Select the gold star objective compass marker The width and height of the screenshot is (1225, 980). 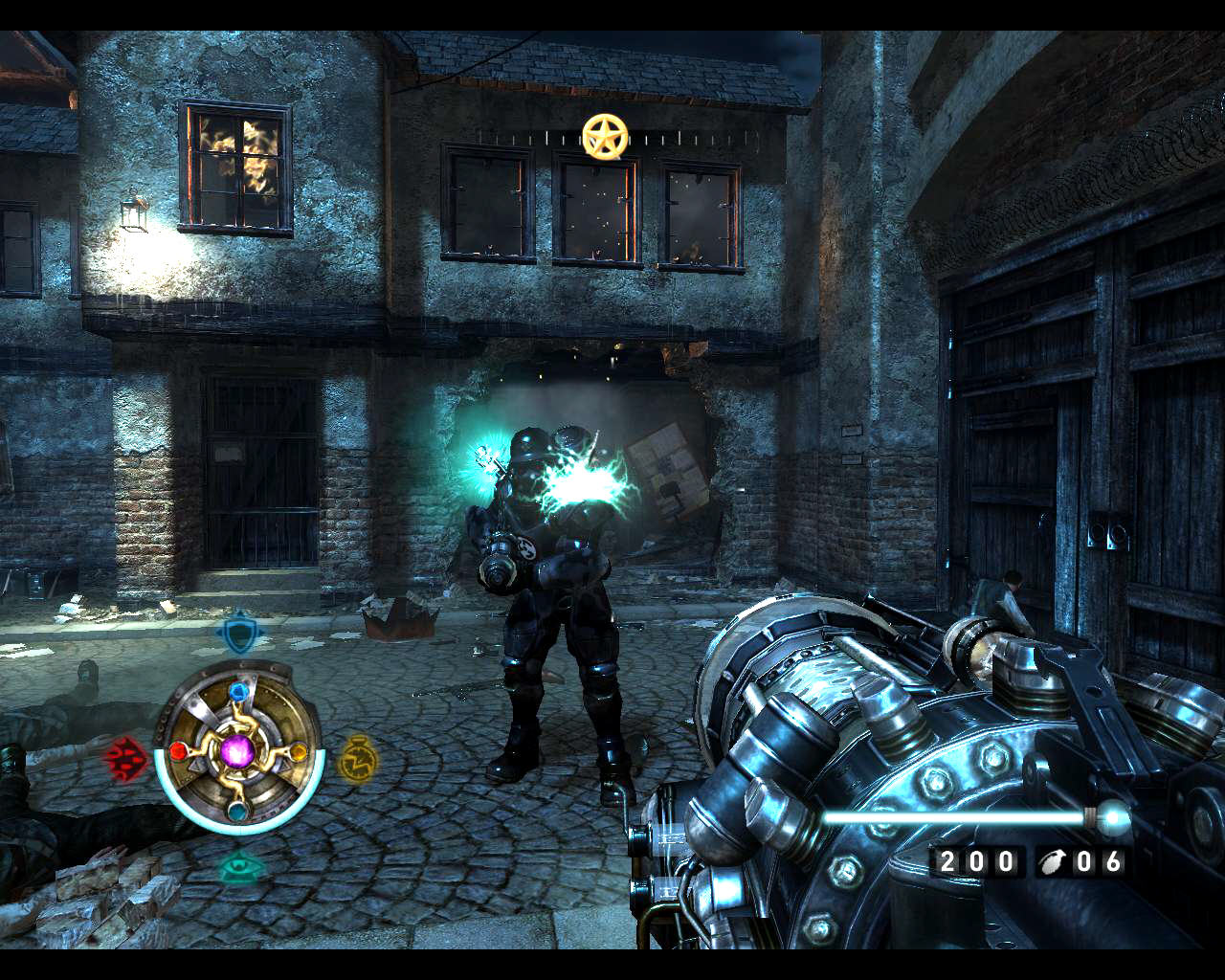click(605, 138)
